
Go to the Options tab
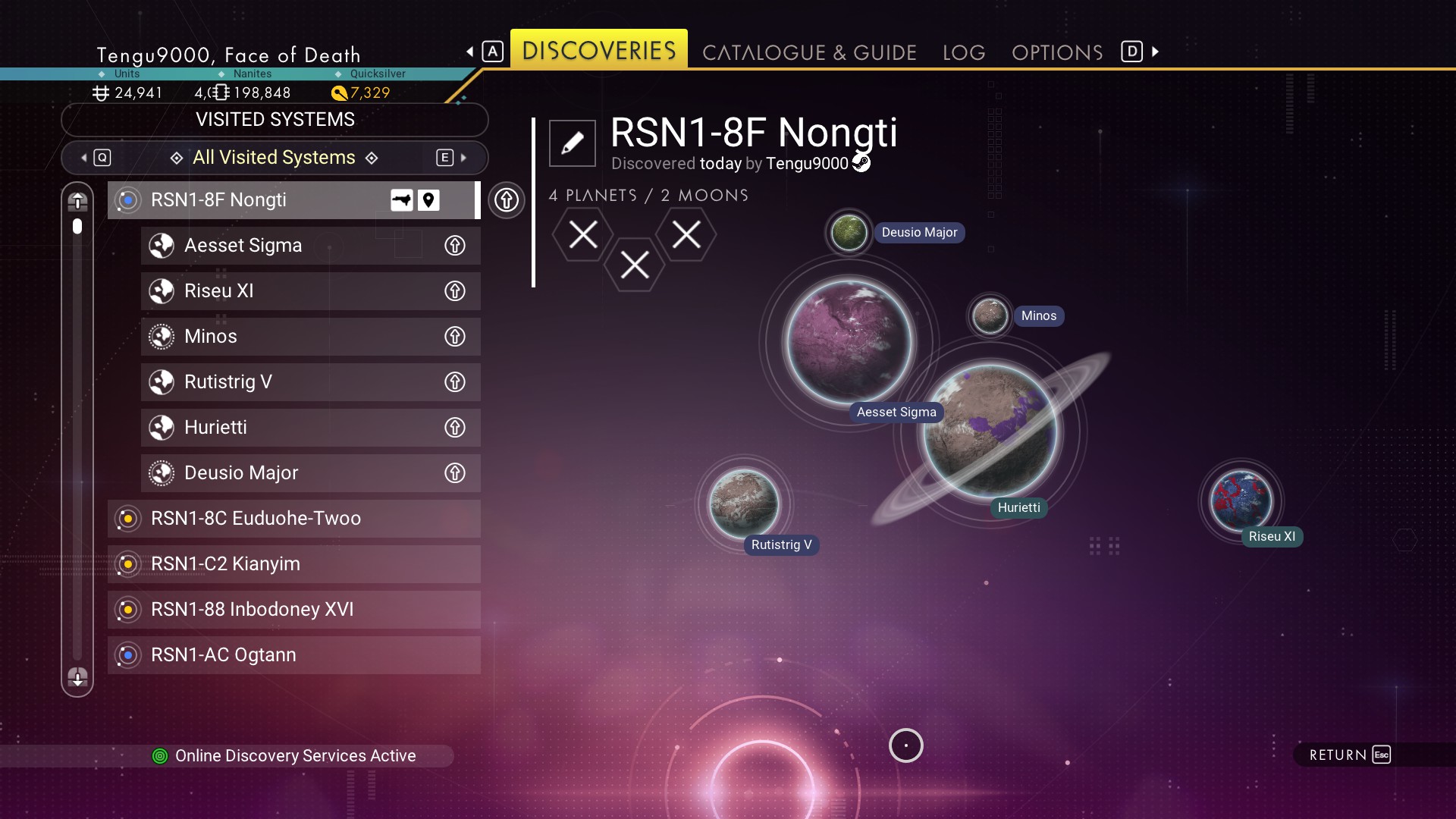click(1057, 52)
